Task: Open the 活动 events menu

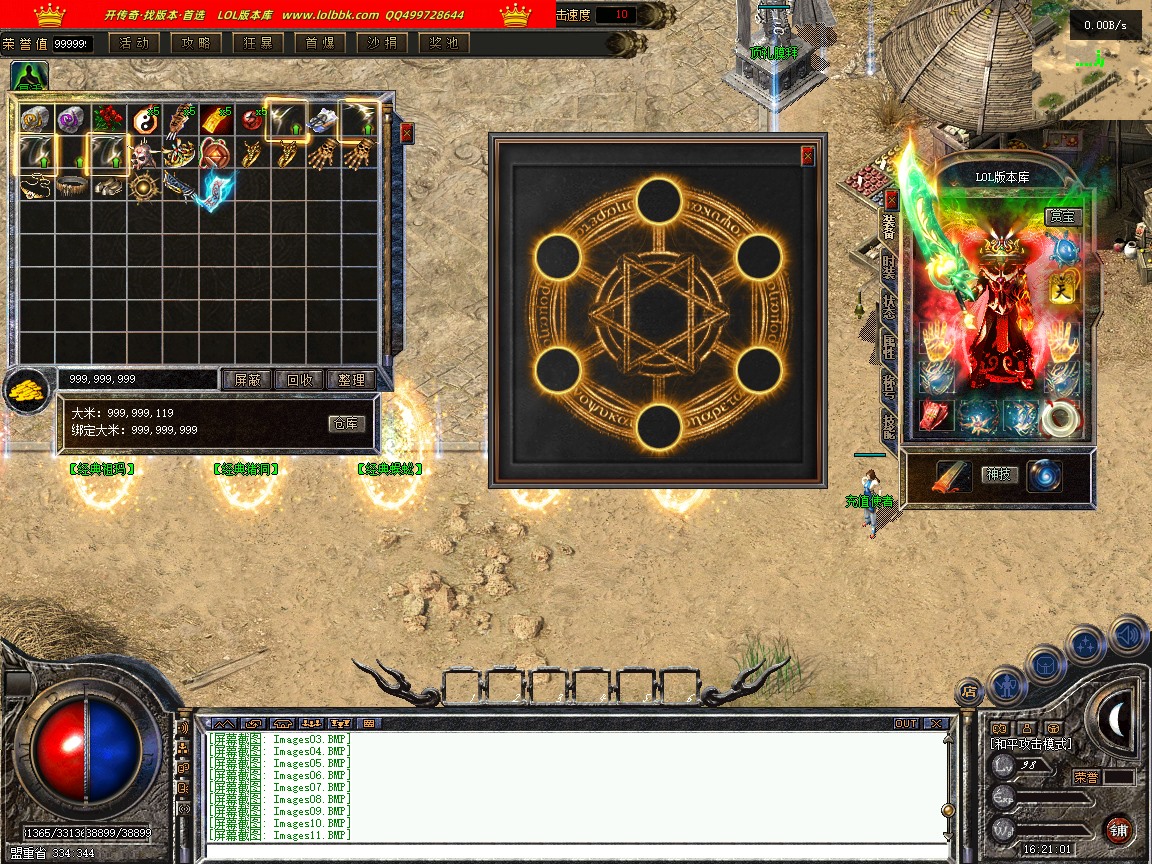Action: click(134, 43)
